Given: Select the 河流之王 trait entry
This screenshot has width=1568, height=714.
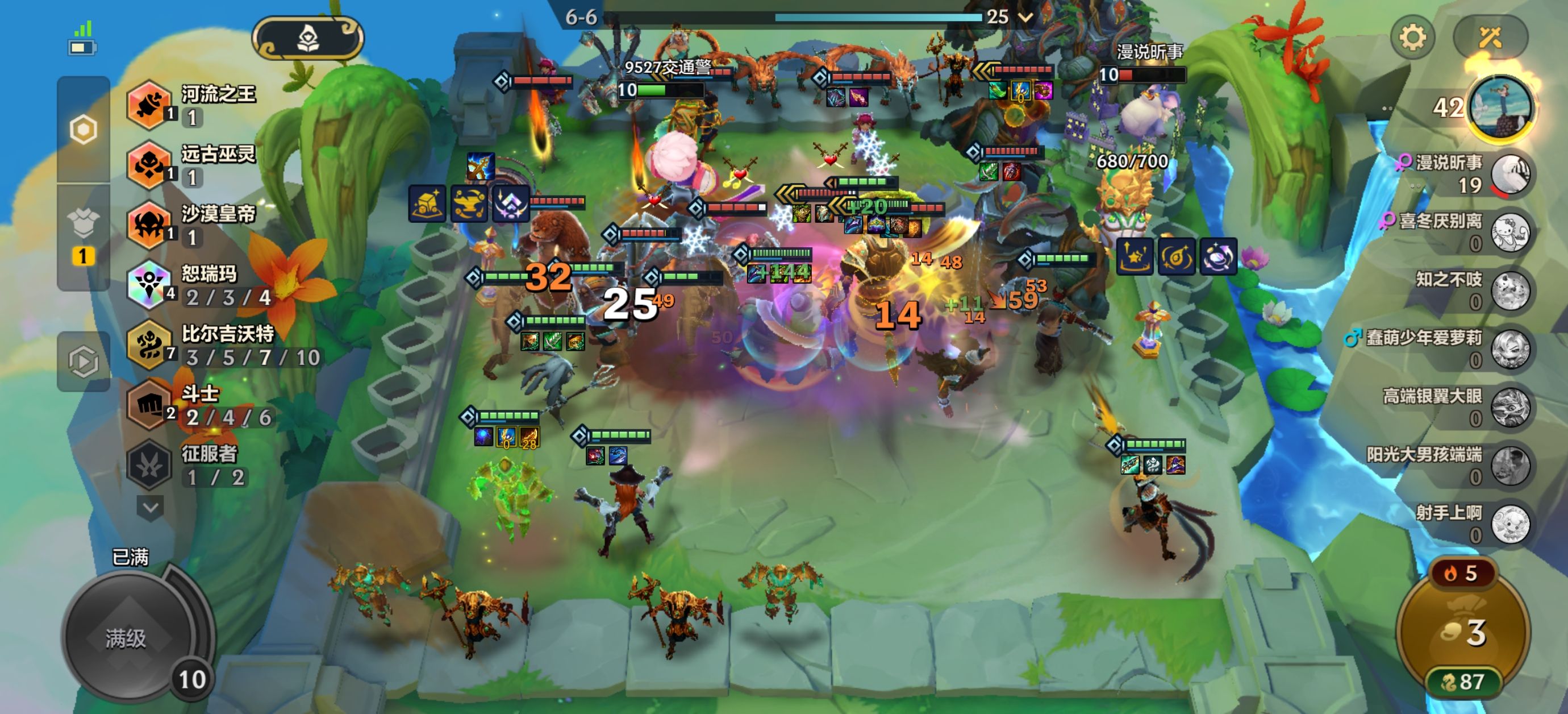Looking at the screenshot, I should pyautogui.click(x=194, y=104).
